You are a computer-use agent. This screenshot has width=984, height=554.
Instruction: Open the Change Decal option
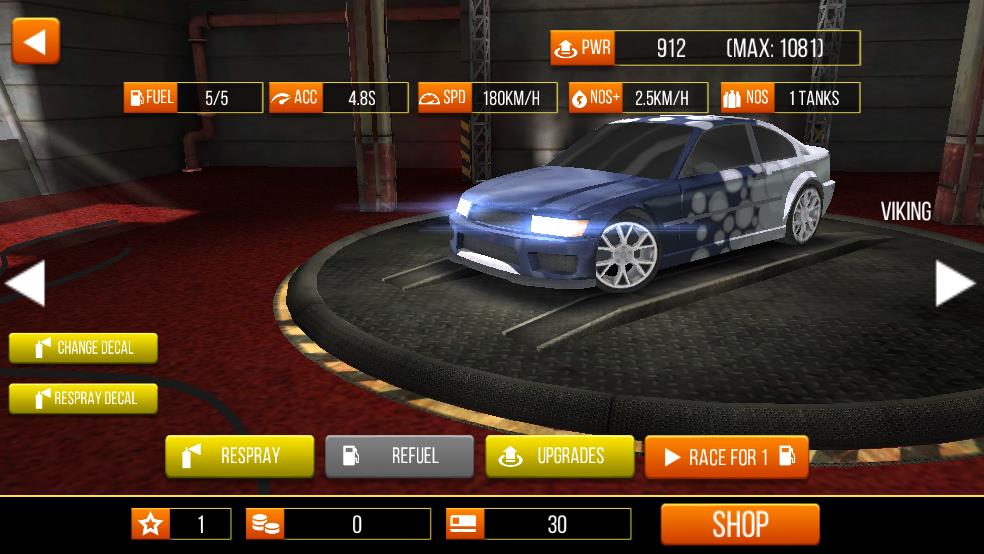pos(83,348)
